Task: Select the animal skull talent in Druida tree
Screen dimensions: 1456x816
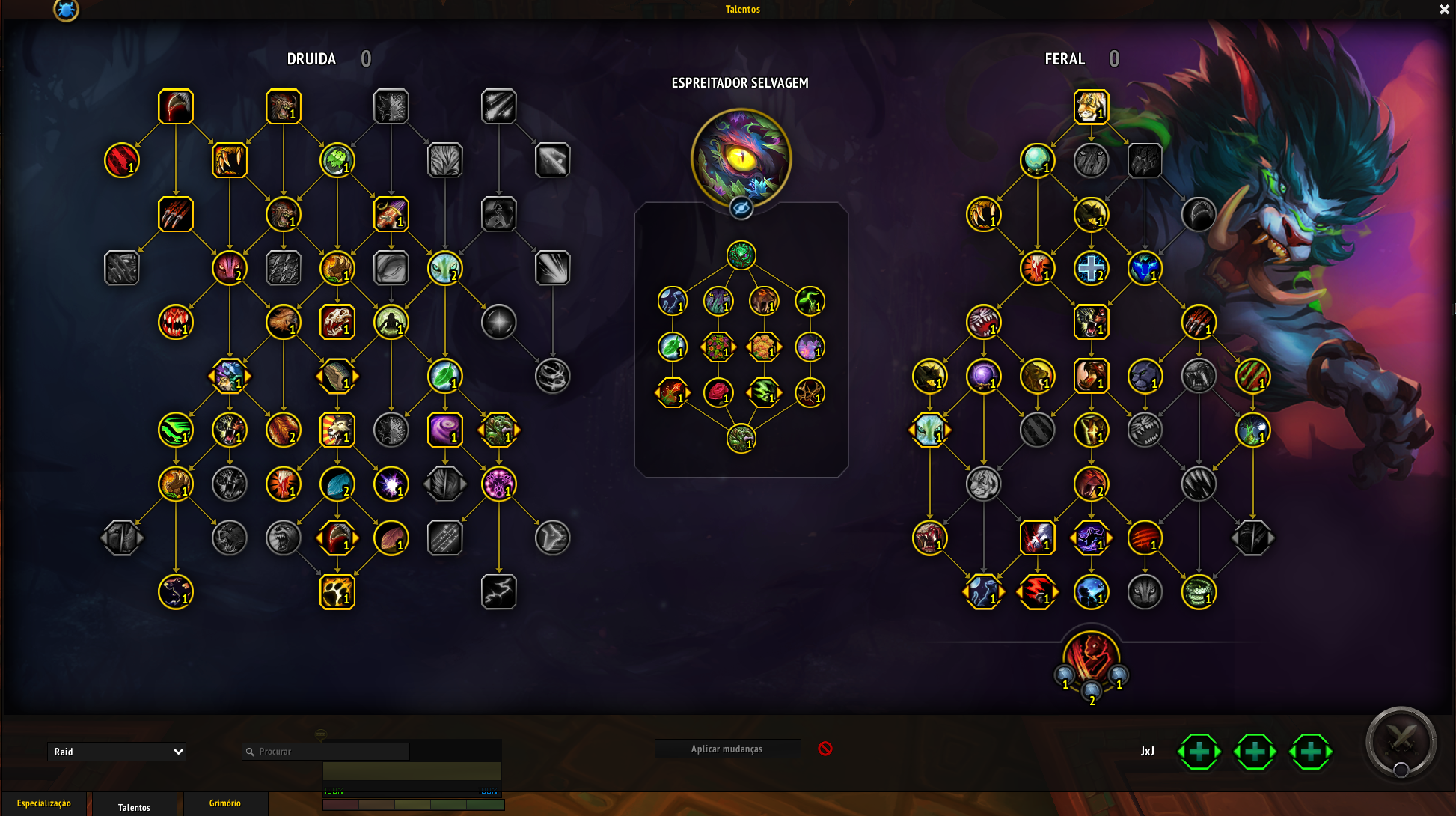Action: (x=337, y=322)
